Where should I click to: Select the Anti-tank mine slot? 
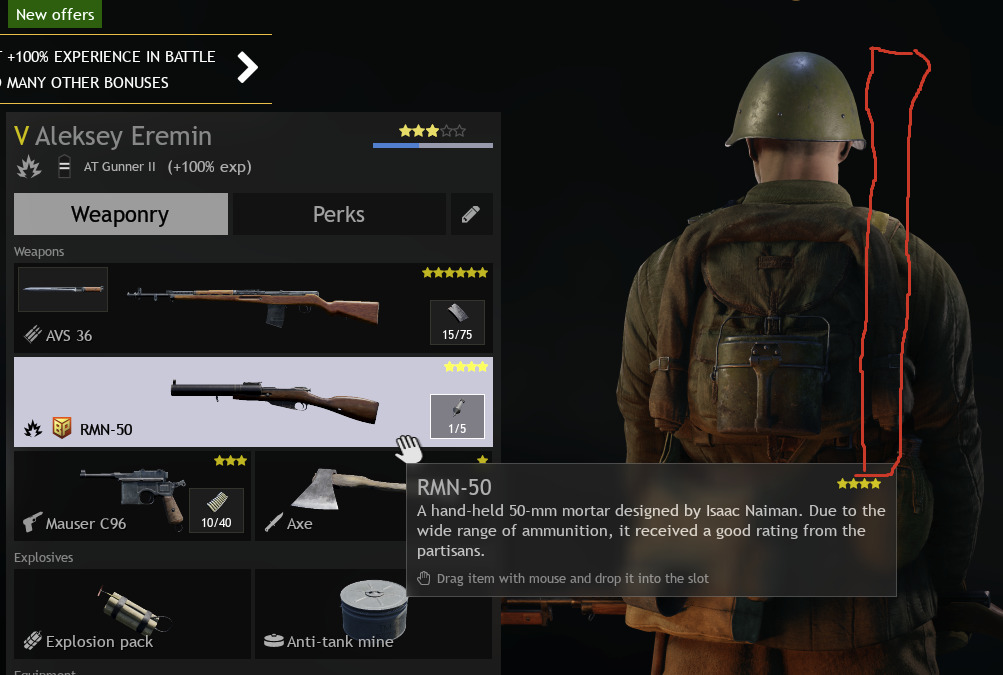(x=372, y=613)
